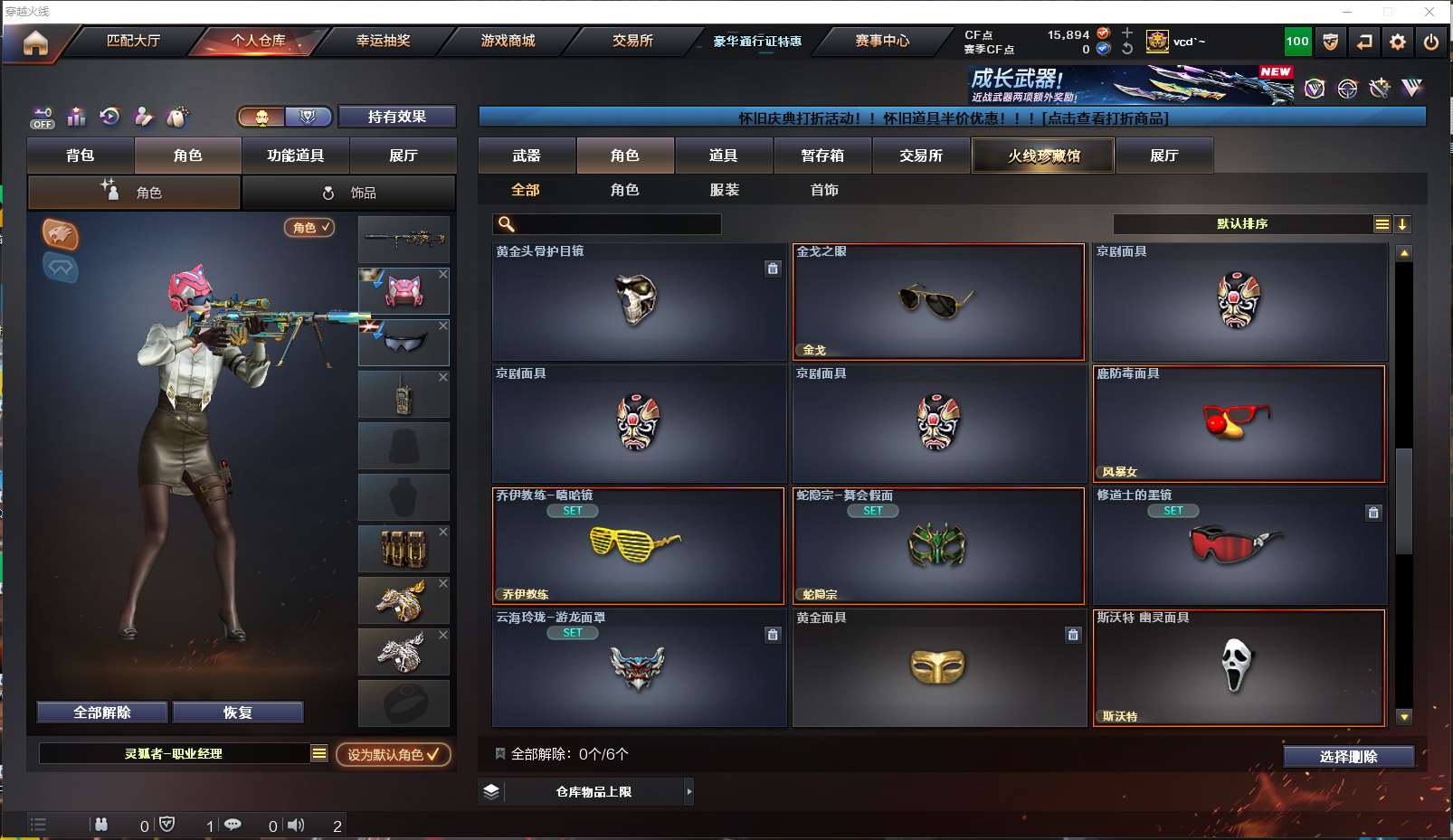Open the 火线珍藏馆 collection tab
The height and width of the screenshot is (840, 1453).
[1043, 156]
